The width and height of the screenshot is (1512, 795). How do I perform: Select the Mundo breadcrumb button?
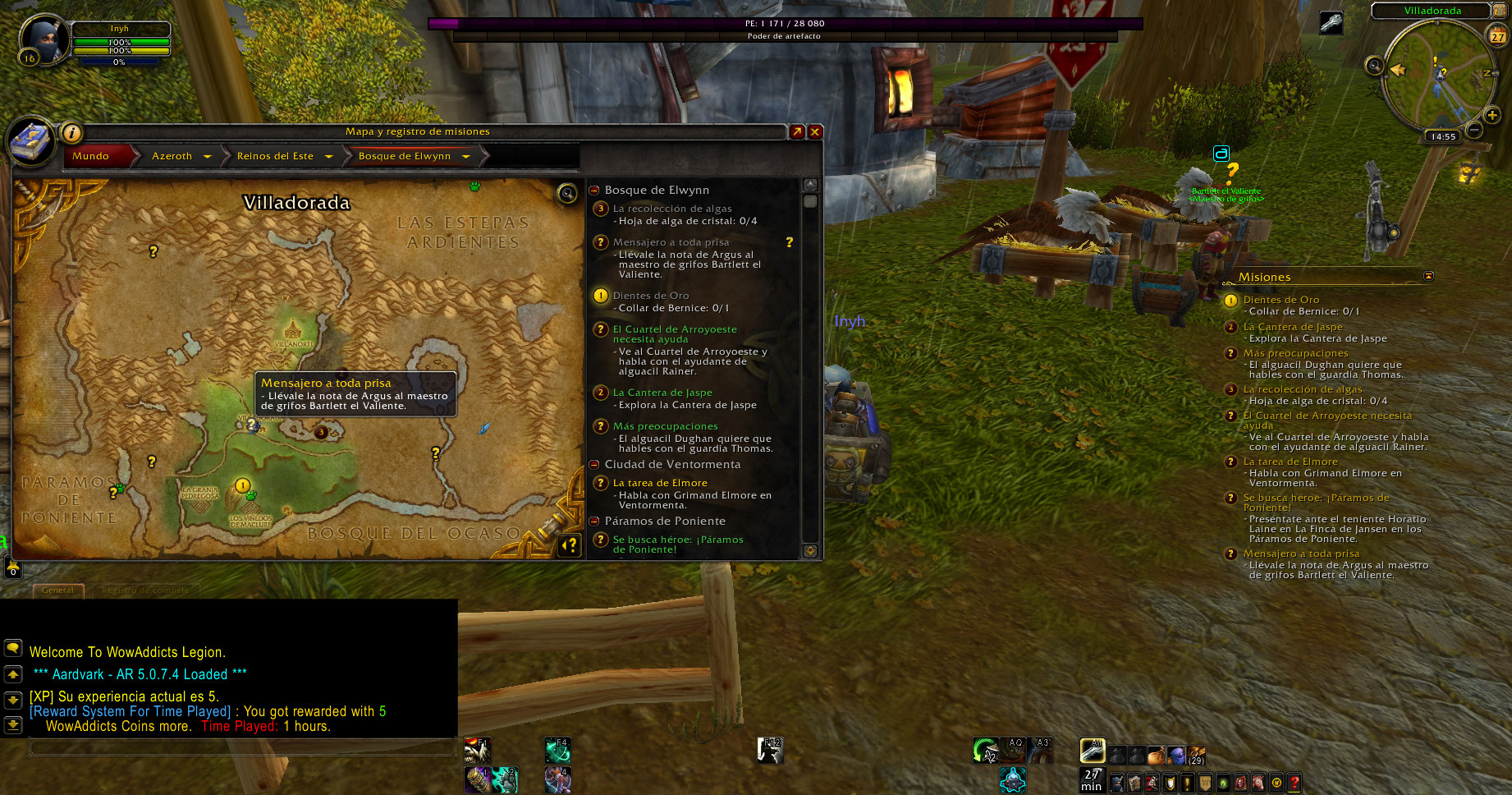tap(91, 156)
